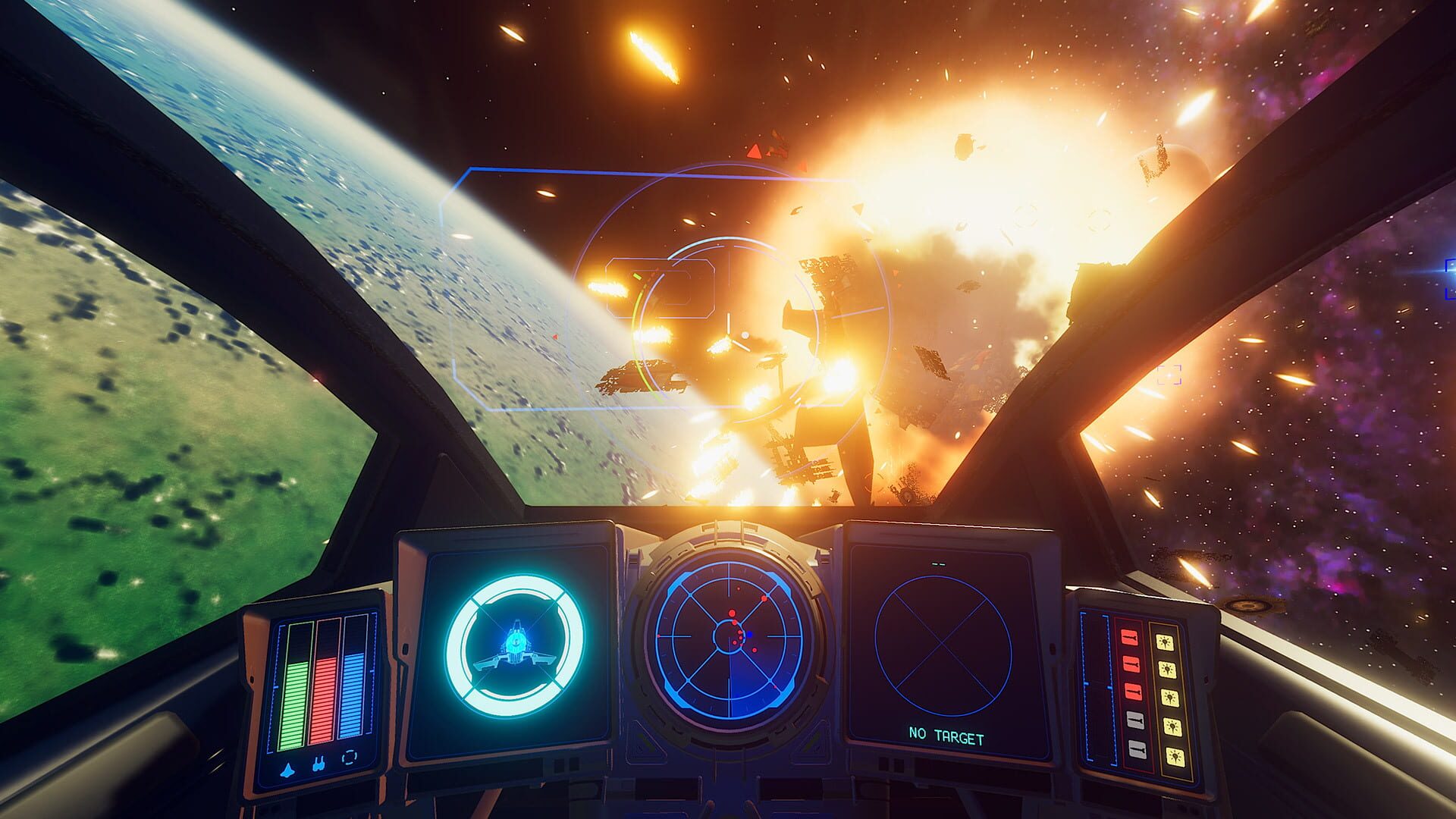The width and height of the screenshot is (1456, 819).
Task: Click the bottom yellow lightbulb switch
Action: 1175,755
